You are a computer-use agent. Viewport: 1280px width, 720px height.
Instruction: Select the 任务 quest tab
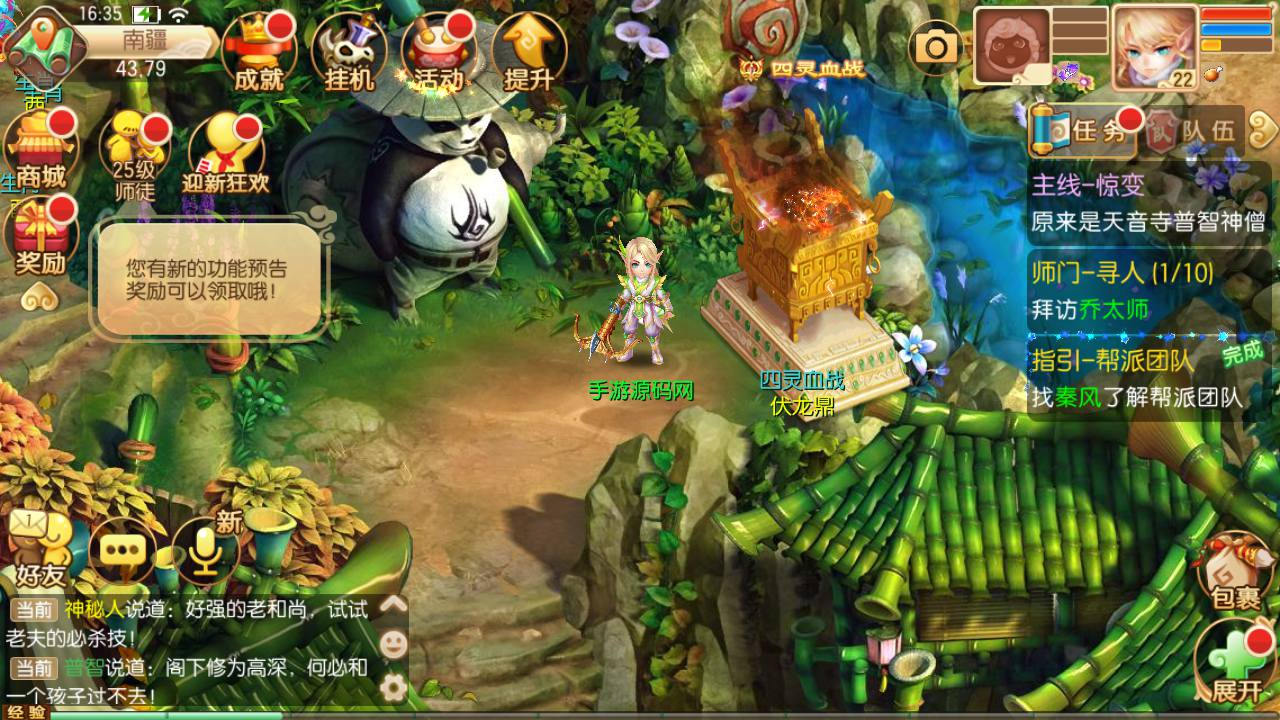(x=1084, y=130)
